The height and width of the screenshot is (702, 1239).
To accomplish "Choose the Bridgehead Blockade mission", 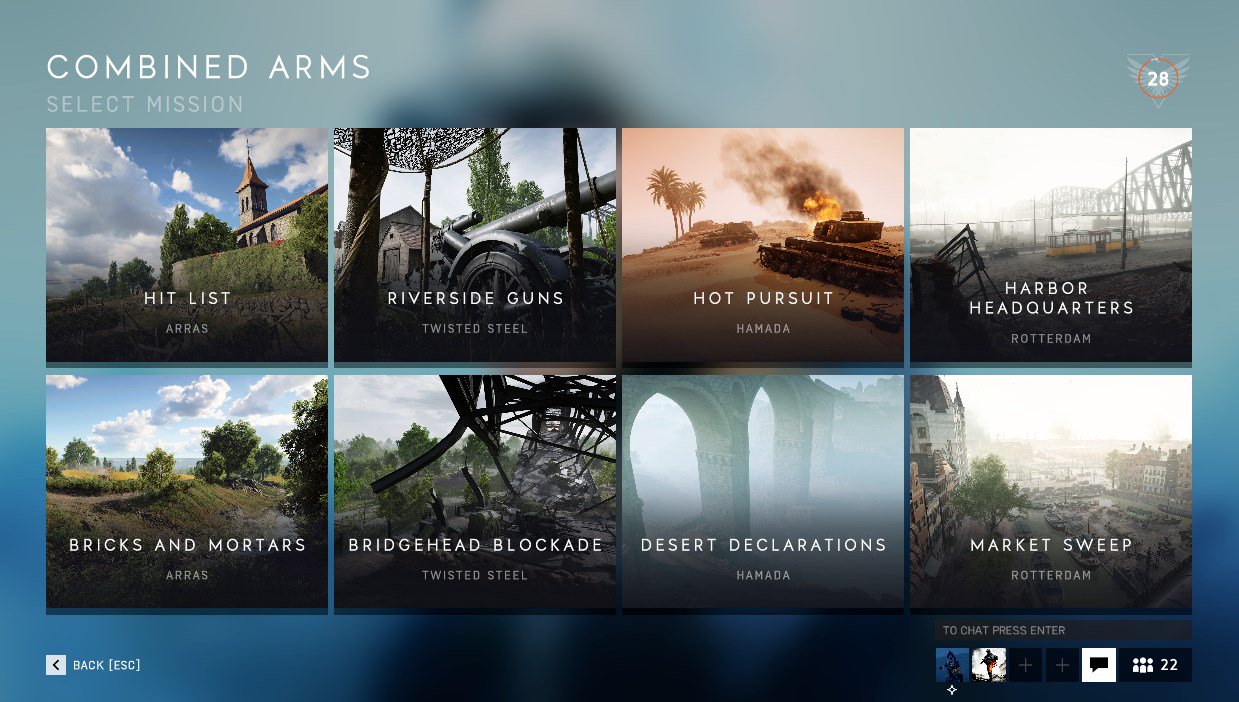I will coord(475,491).
